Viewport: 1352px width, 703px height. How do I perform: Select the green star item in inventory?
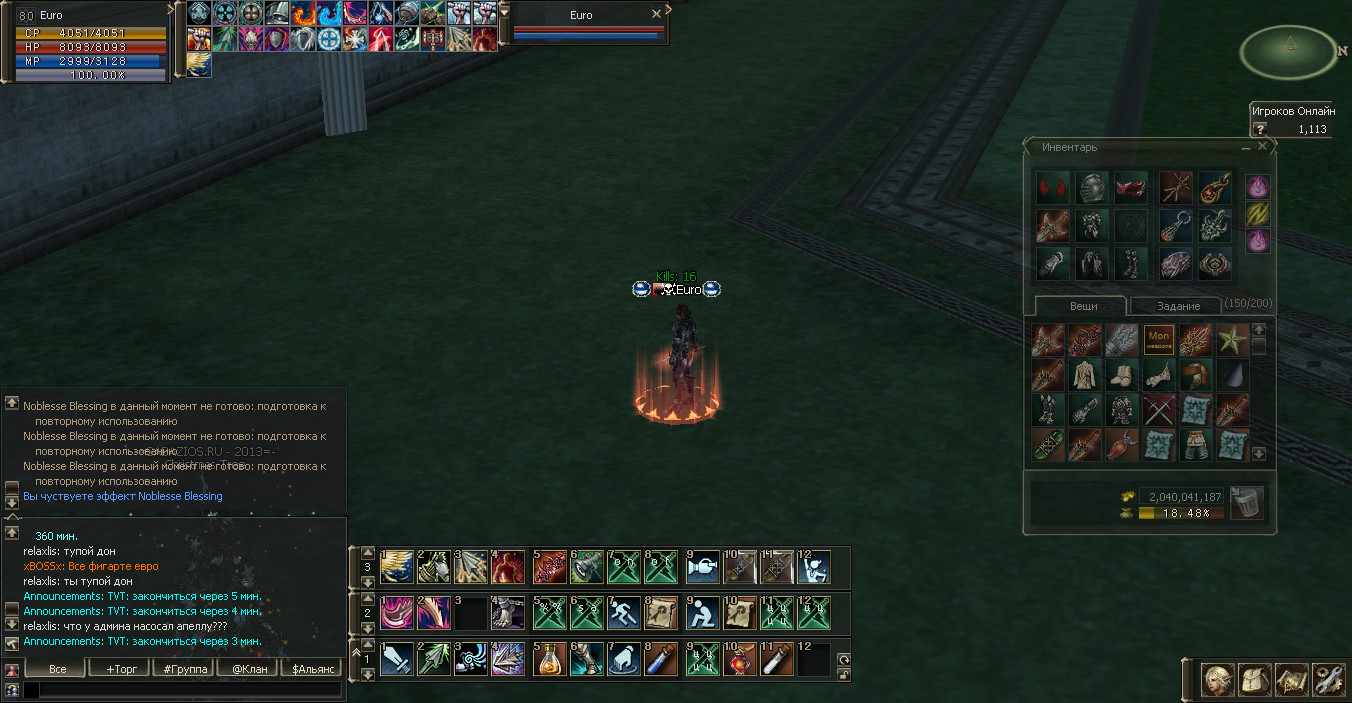point(1231,340)
